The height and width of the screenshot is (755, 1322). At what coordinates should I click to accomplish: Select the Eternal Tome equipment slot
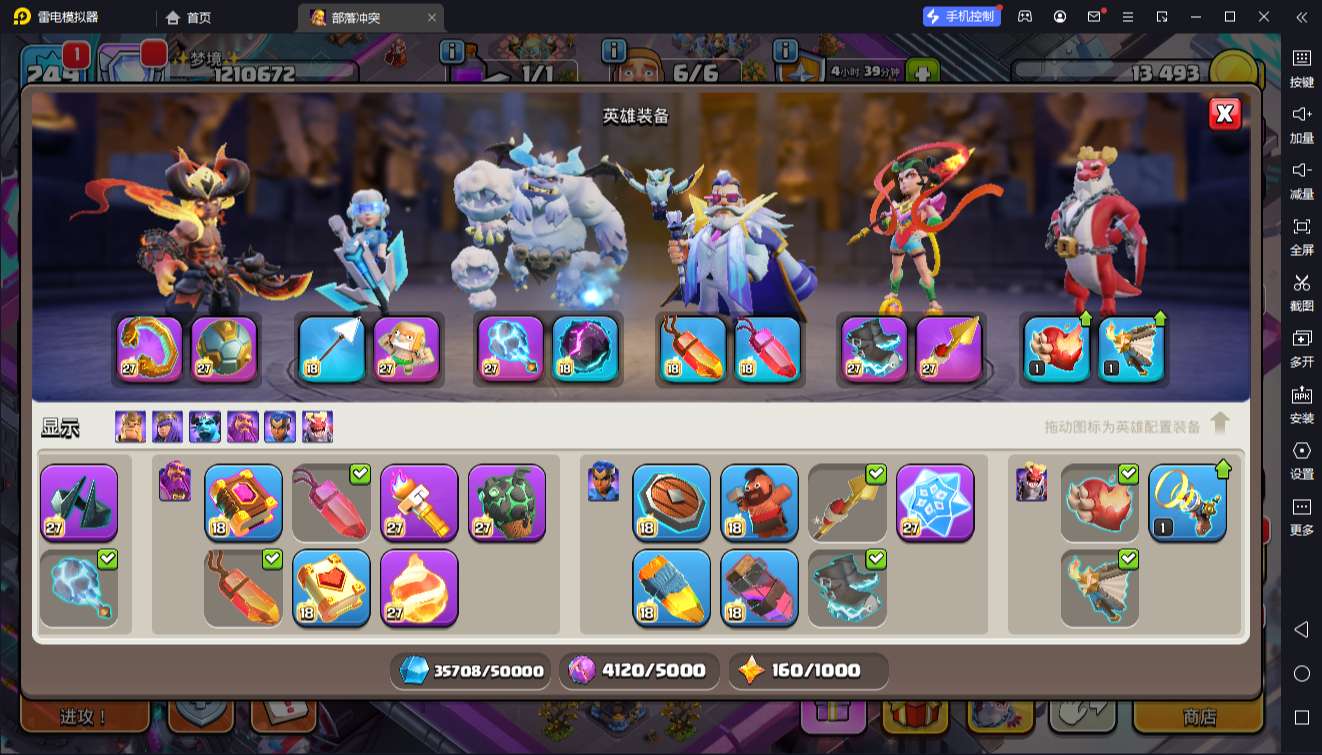point(243,502)
